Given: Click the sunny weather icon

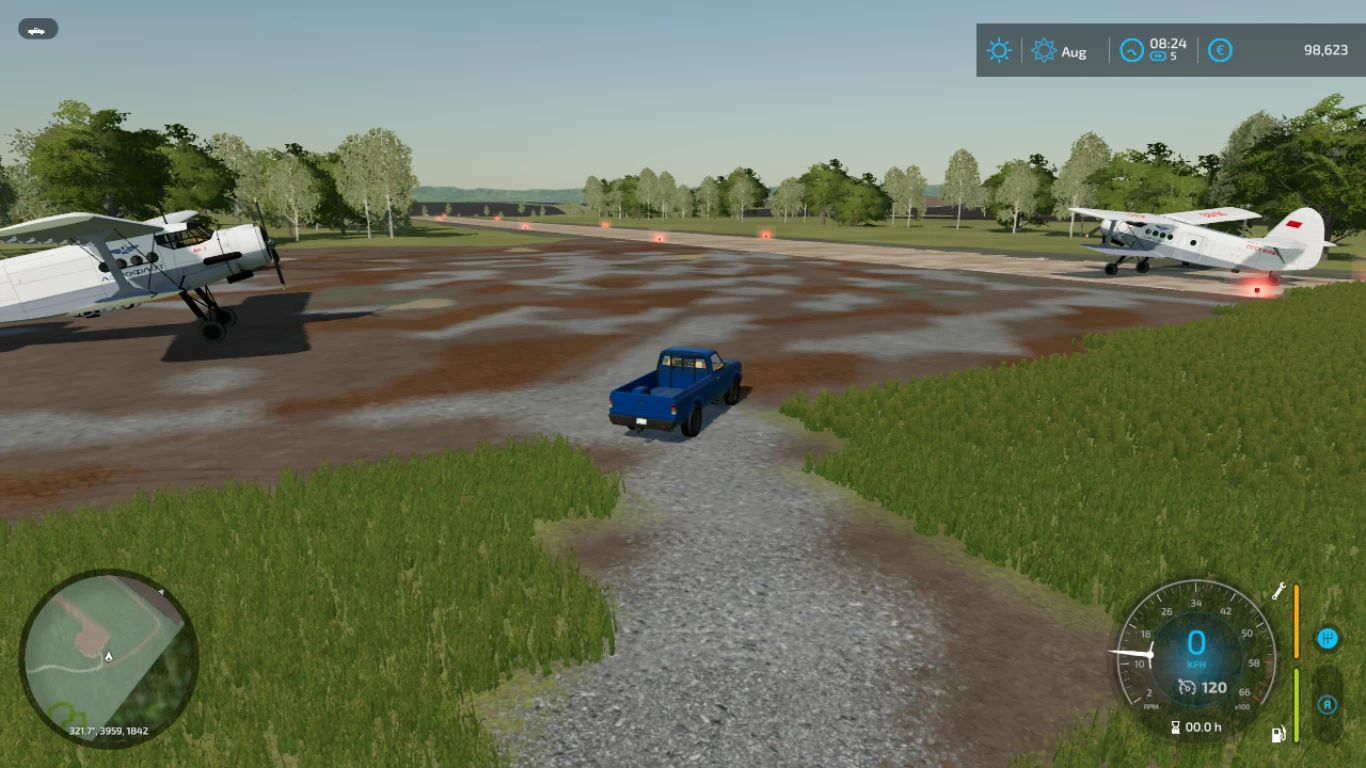Looking at the screenshot, I should 999,51.
